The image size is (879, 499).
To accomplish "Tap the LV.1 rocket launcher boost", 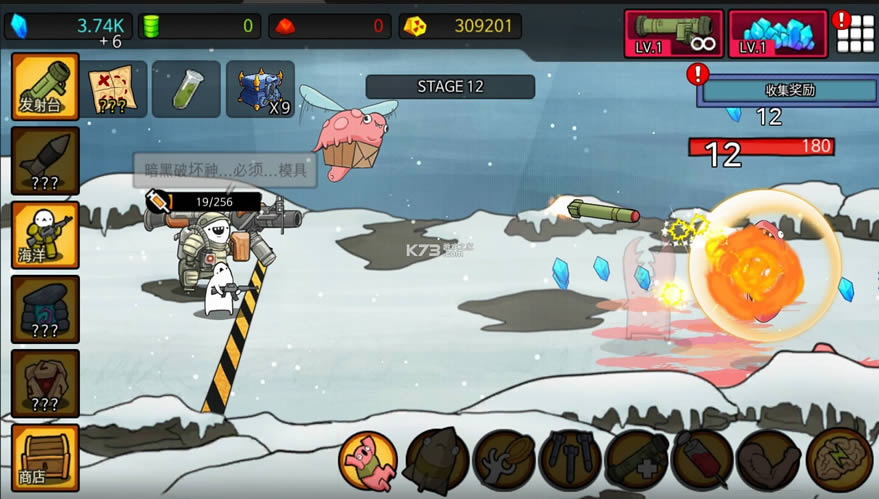I will 674,33.
